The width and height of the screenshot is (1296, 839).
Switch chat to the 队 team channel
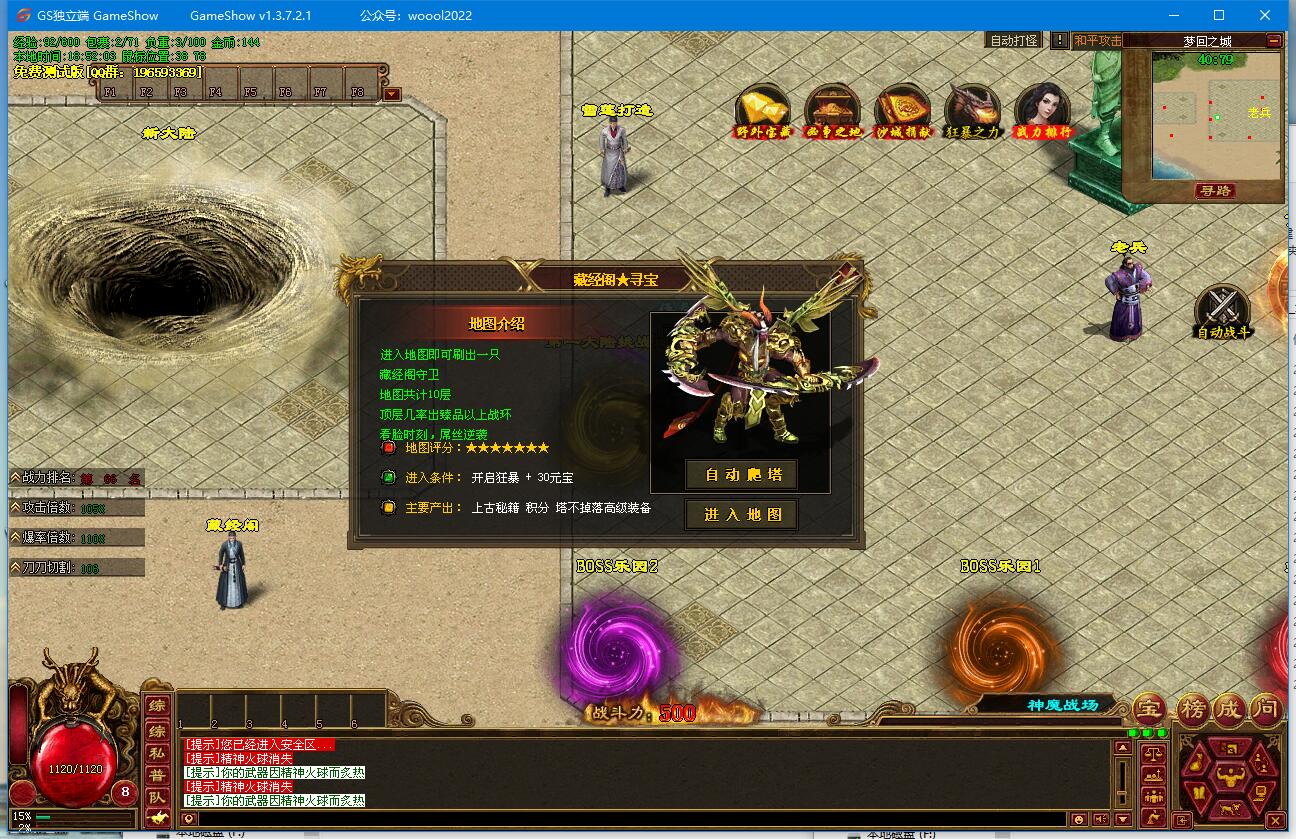(x=157, y=797)
